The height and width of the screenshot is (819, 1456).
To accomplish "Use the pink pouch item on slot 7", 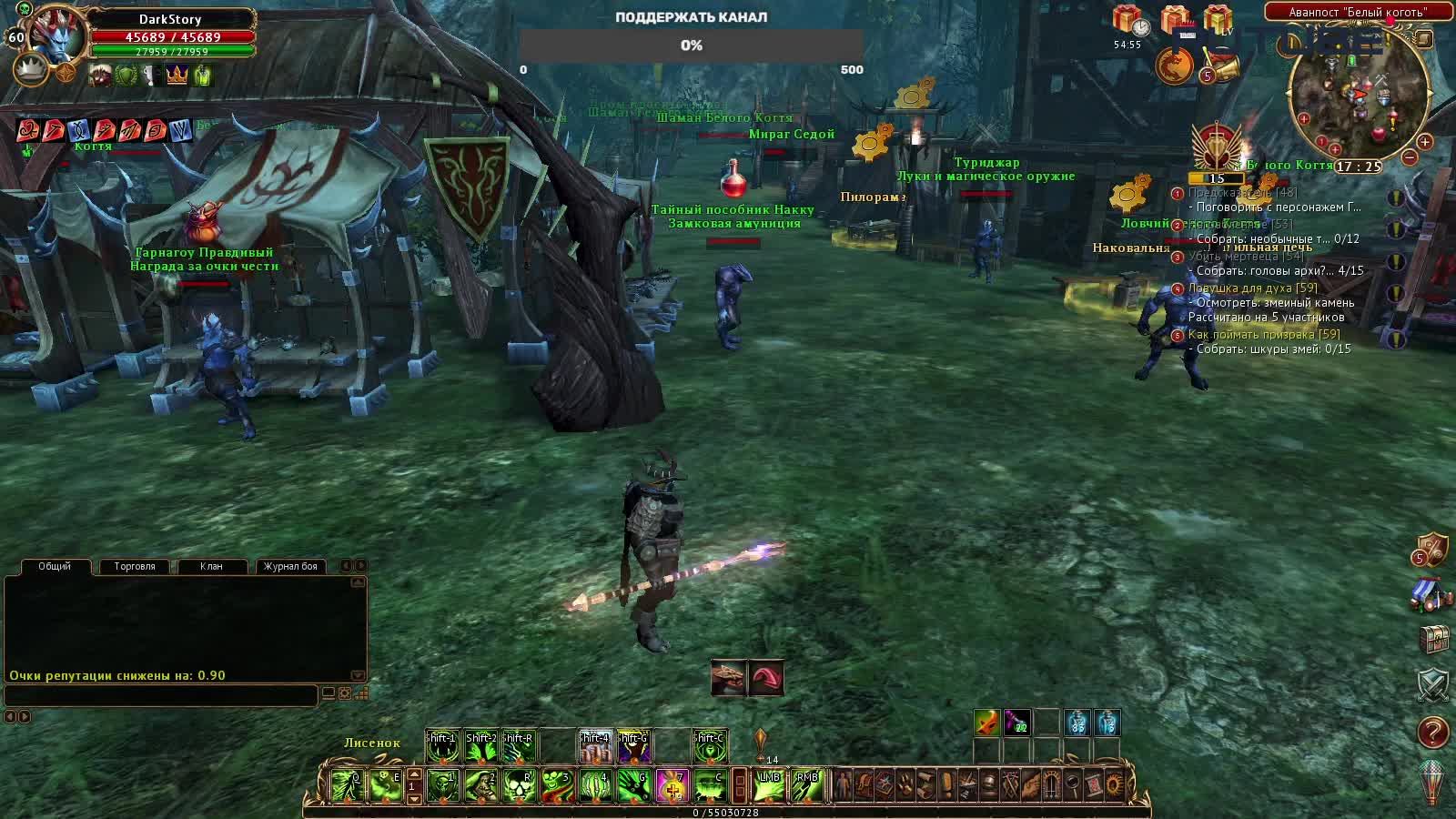I will coord(672,785).
